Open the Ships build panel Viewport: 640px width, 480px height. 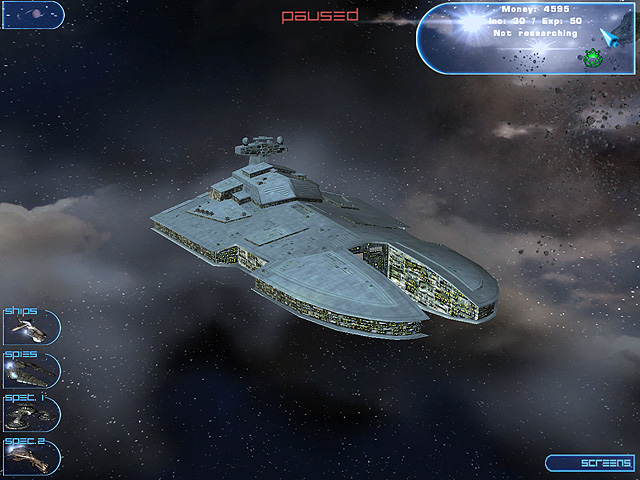[30, 327]
